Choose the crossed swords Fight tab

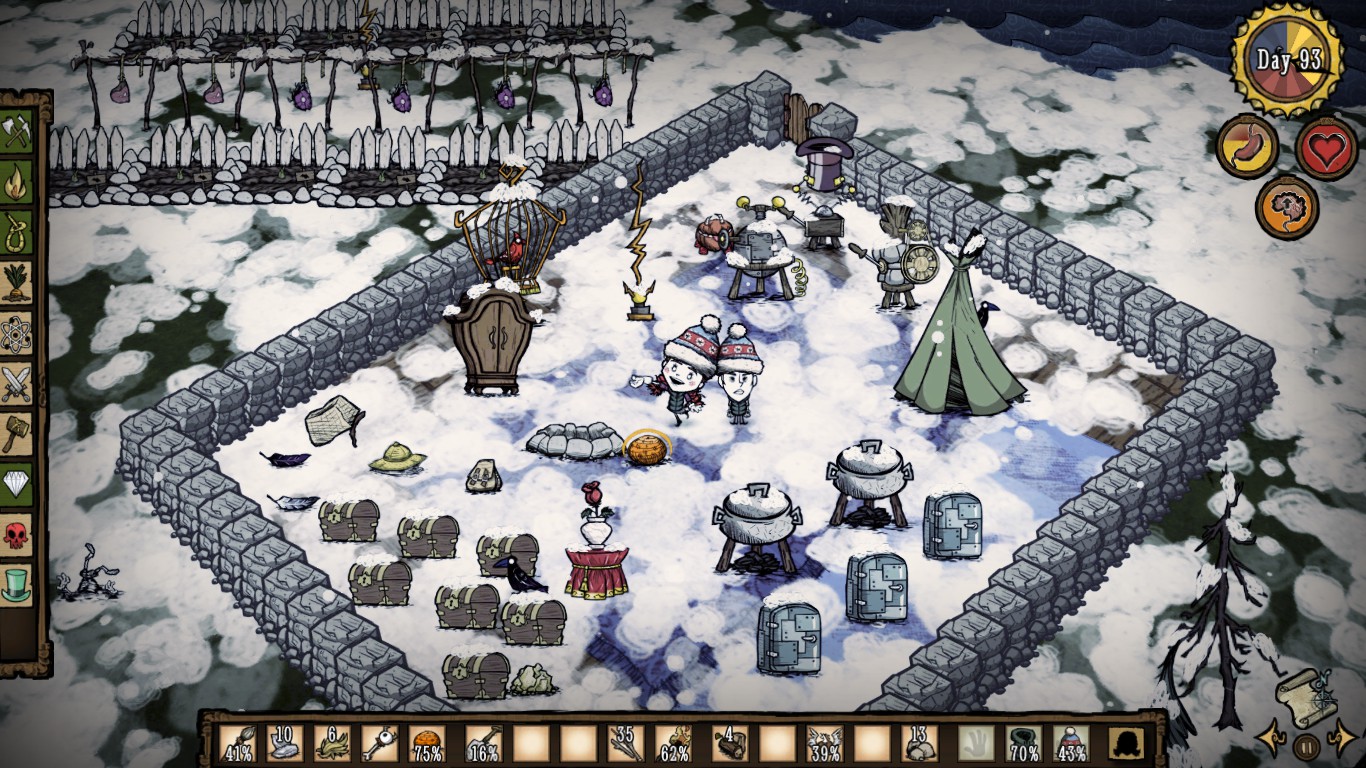coord(17,383)
